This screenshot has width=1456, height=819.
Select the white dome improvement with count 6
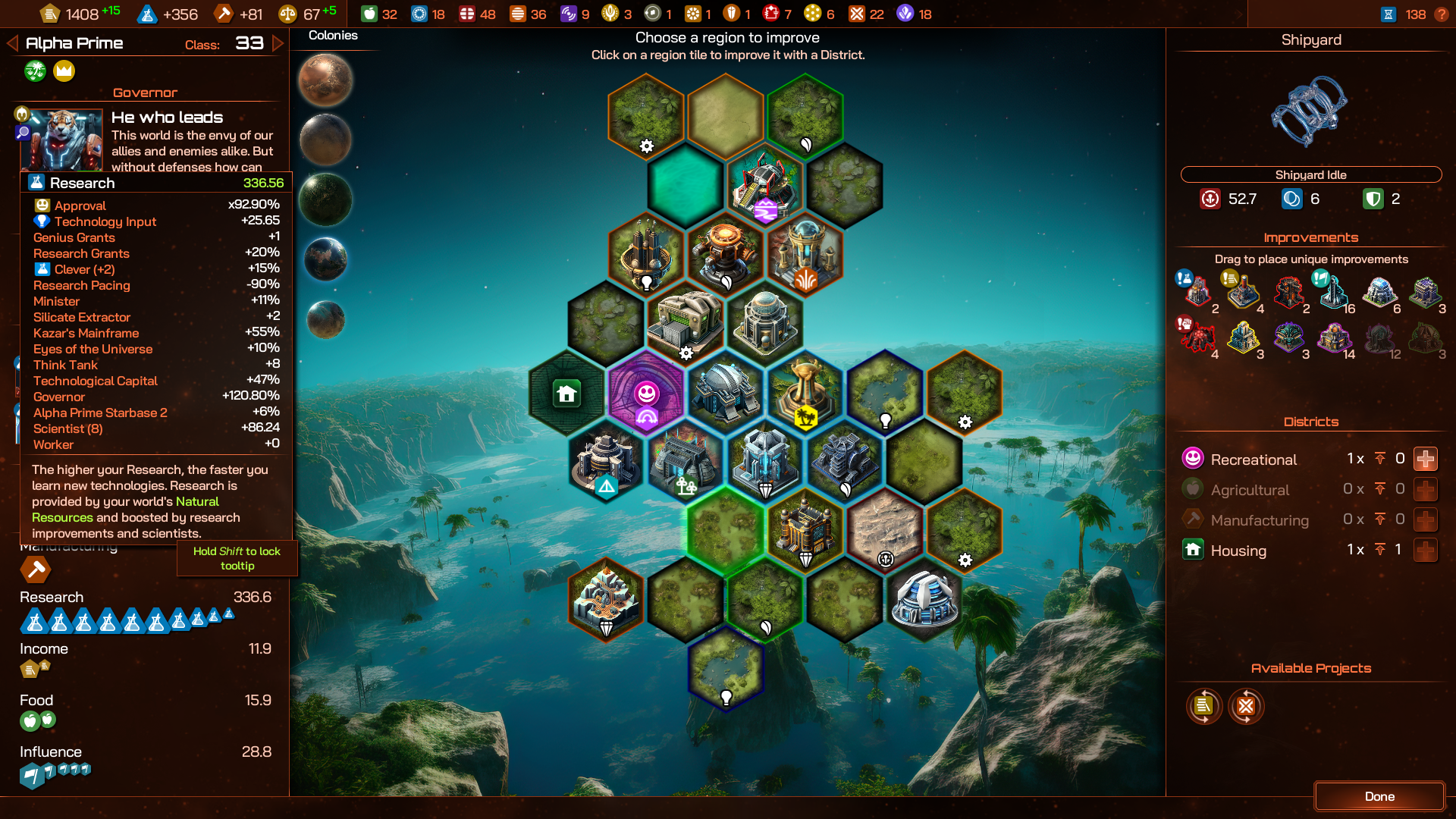[x=1379, y=292]
